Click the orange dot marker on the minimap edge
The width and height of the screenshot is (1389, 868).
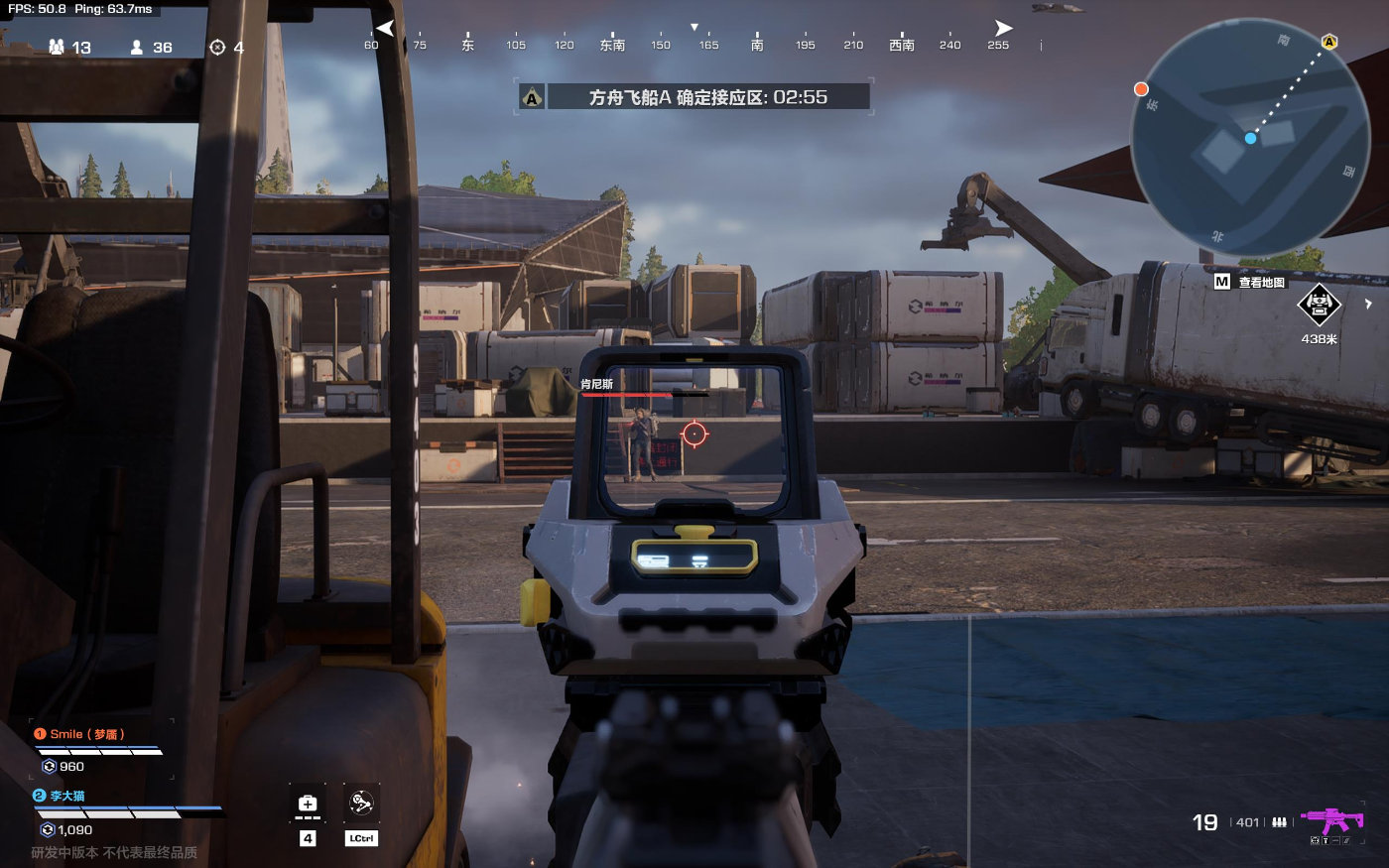[1141, 89]
